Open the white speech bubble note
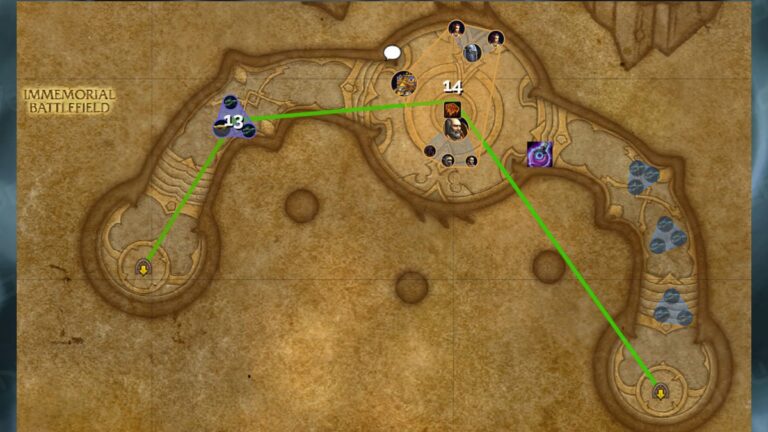 tap(392, 53)
